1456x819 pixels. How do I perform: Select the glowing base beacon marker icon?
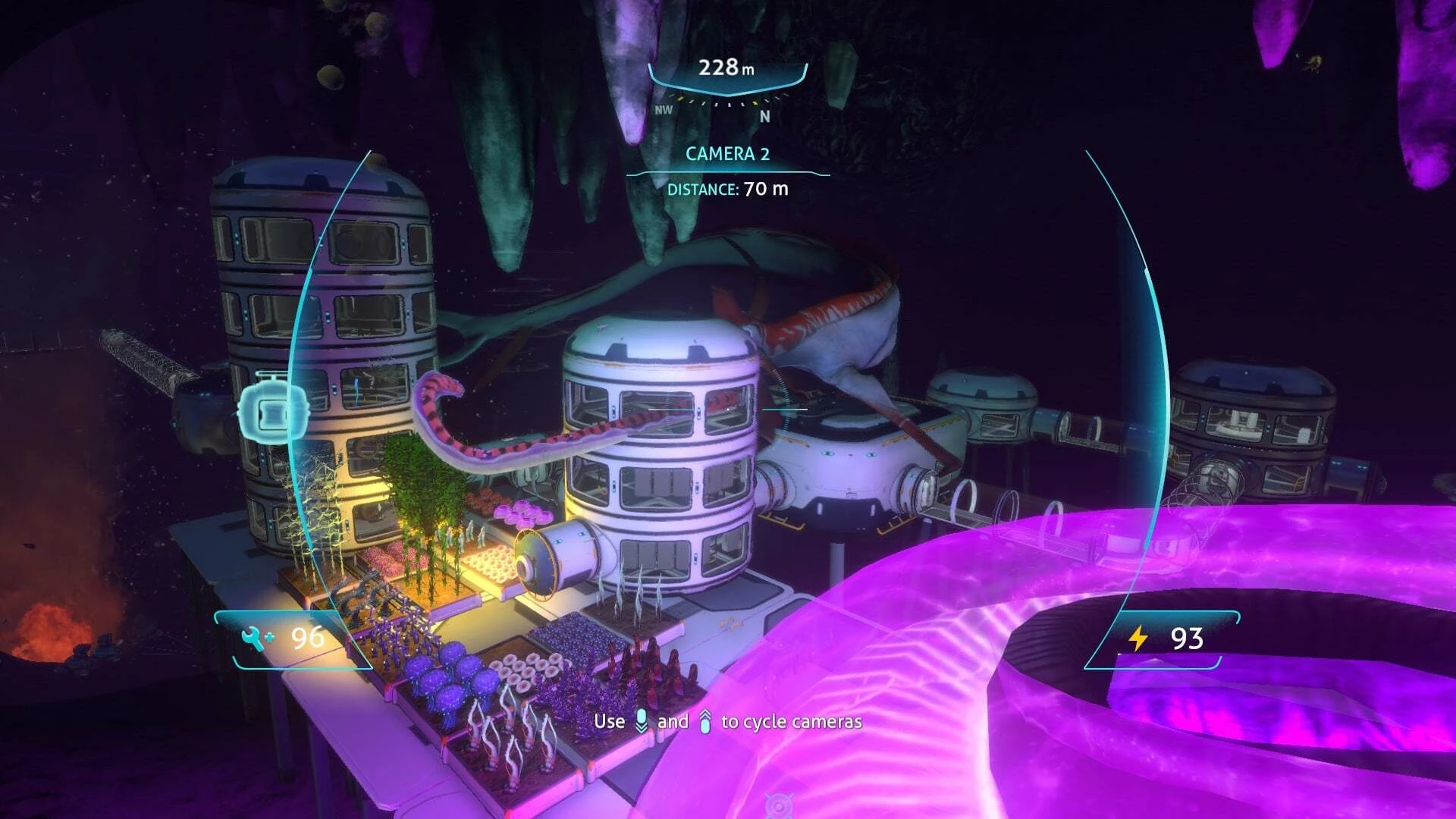pyautogui.click(x=272, y=410)
